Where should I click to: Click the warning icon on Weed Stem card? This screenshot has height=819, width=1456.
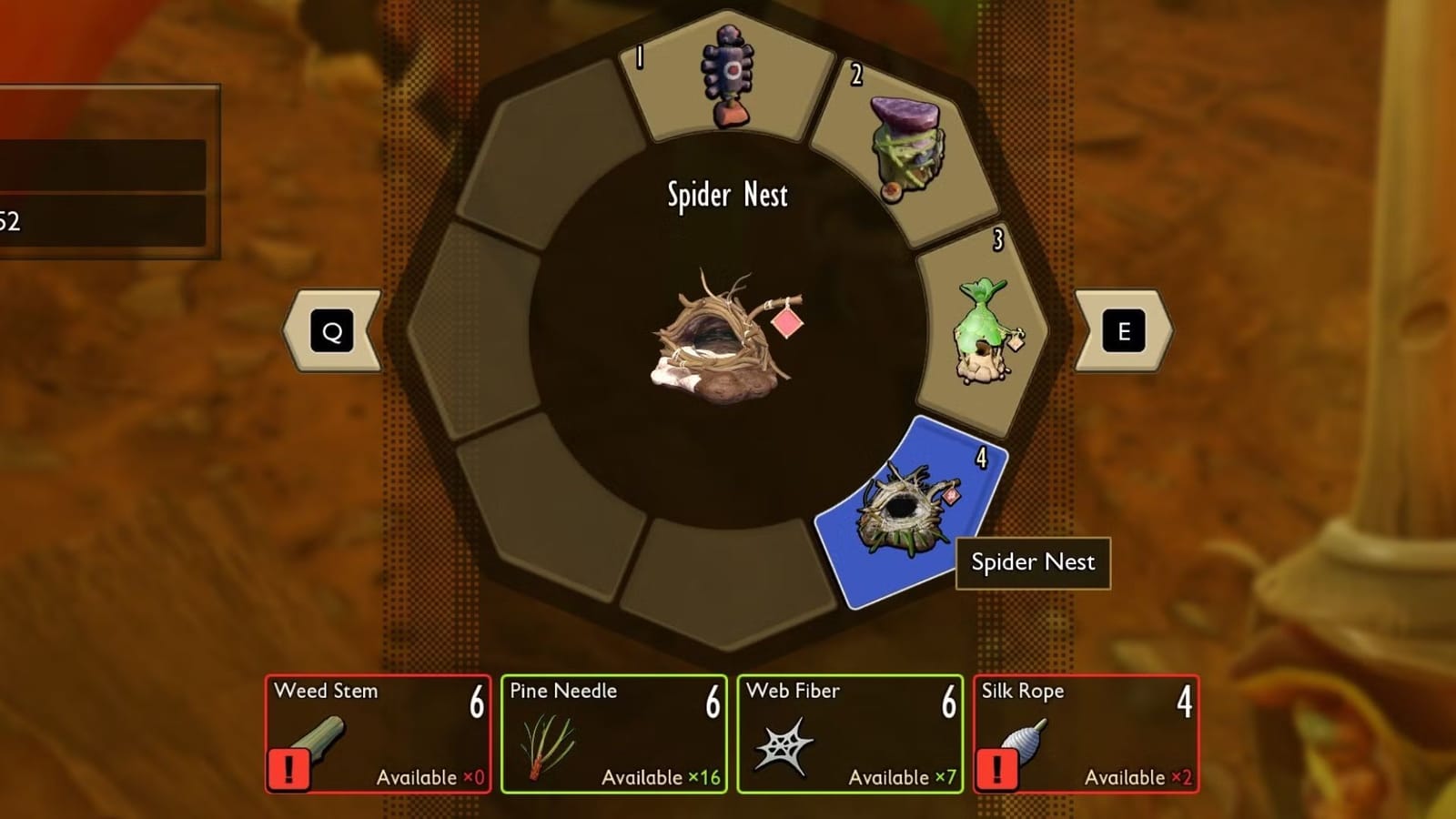[x=288, y=770]
